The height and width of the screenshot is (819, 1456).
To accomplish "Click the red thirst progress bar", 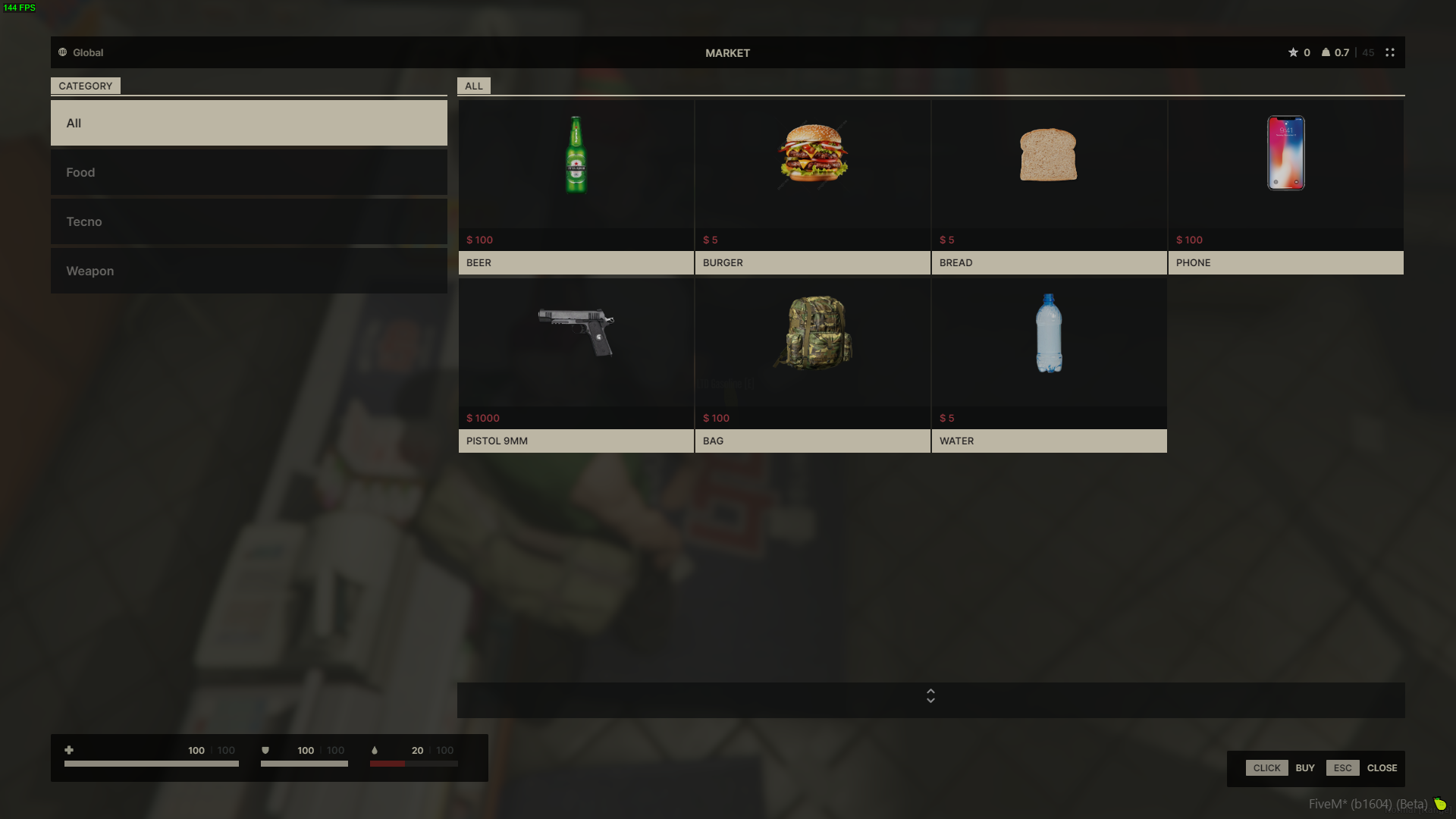I will pyautogui.click(x=388, y=764).
